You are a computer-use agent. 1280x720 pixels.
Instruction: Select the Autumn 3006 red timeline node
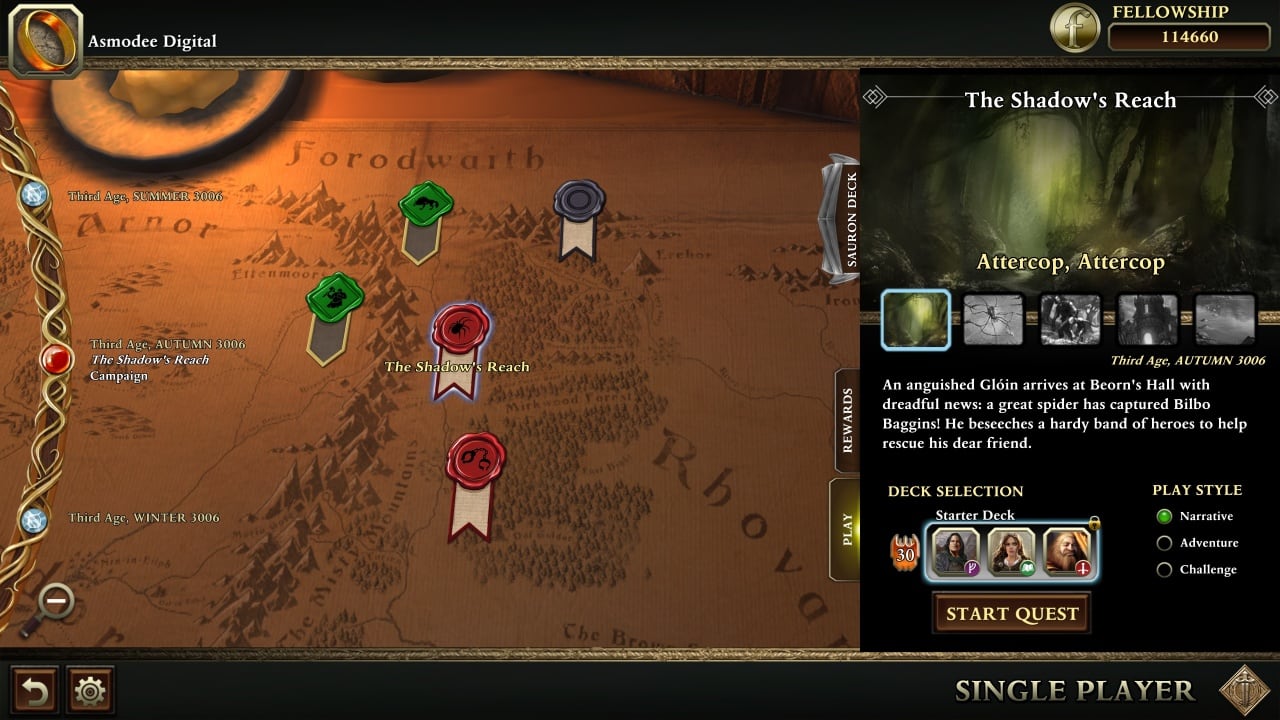[x=56, y=359]
